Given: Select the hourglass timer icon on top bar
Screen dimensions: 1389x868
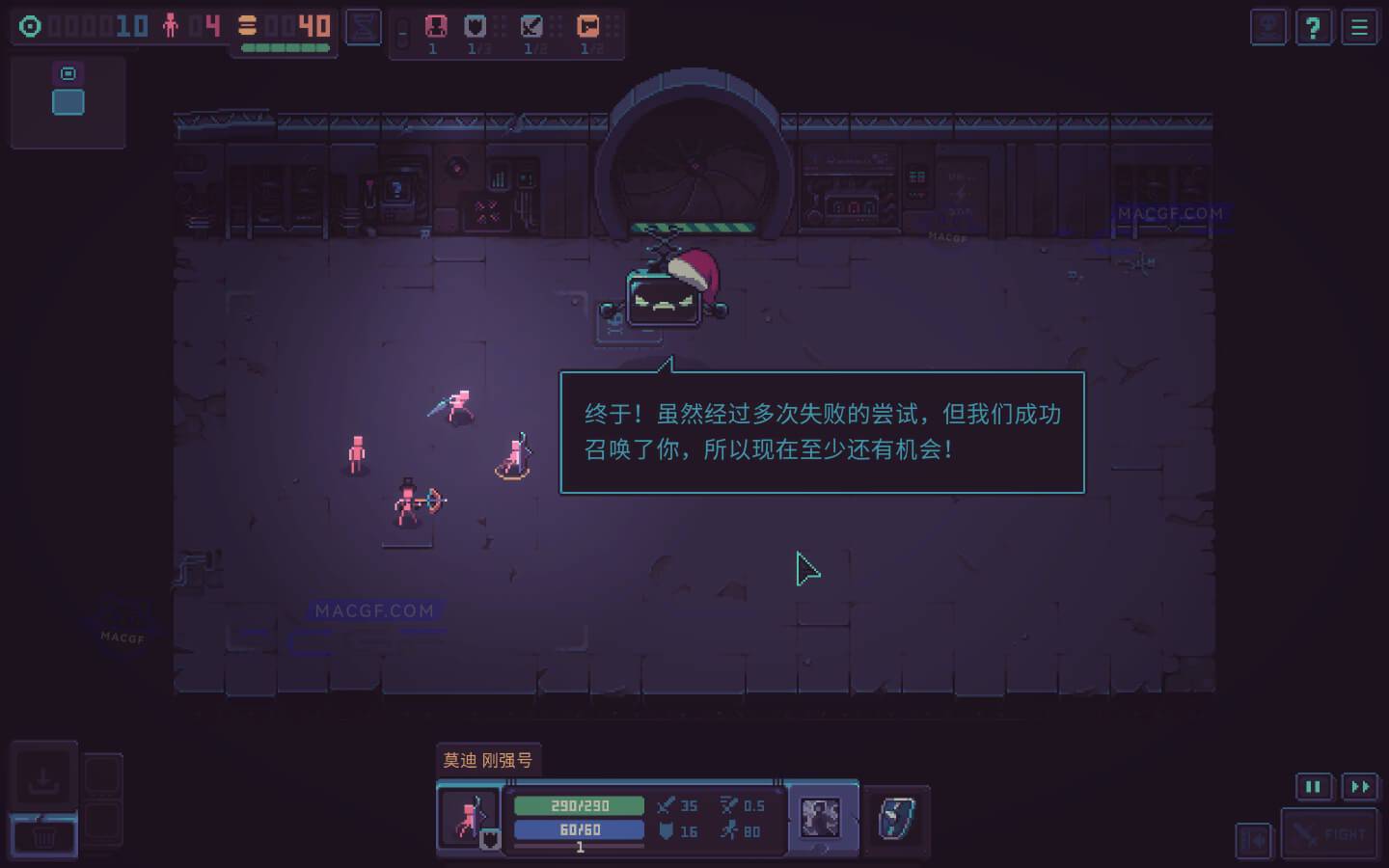Looking at the screenshot, I should point(363,27).
